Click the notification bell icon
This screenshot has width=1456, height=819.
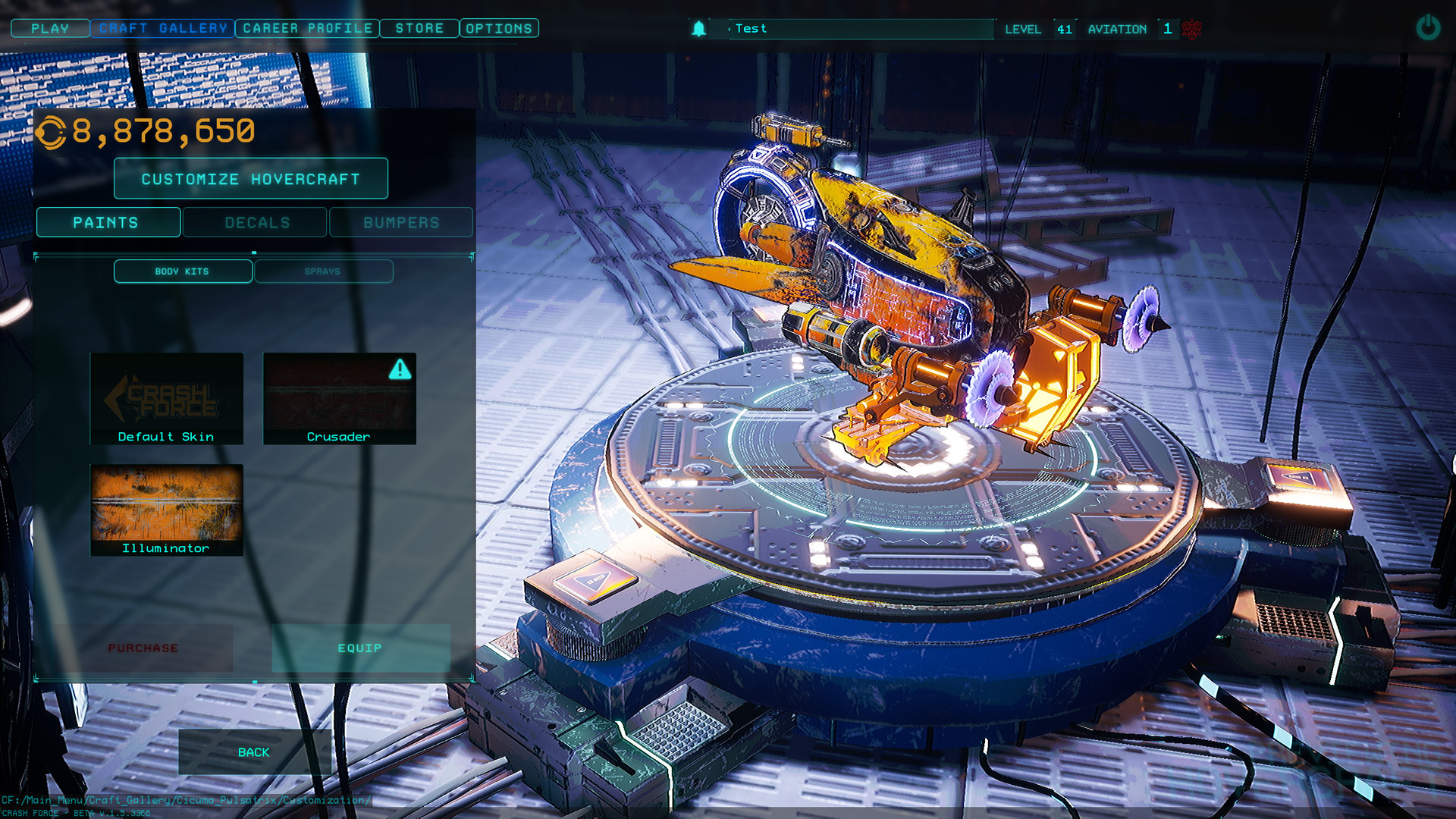tap(698, 29)
